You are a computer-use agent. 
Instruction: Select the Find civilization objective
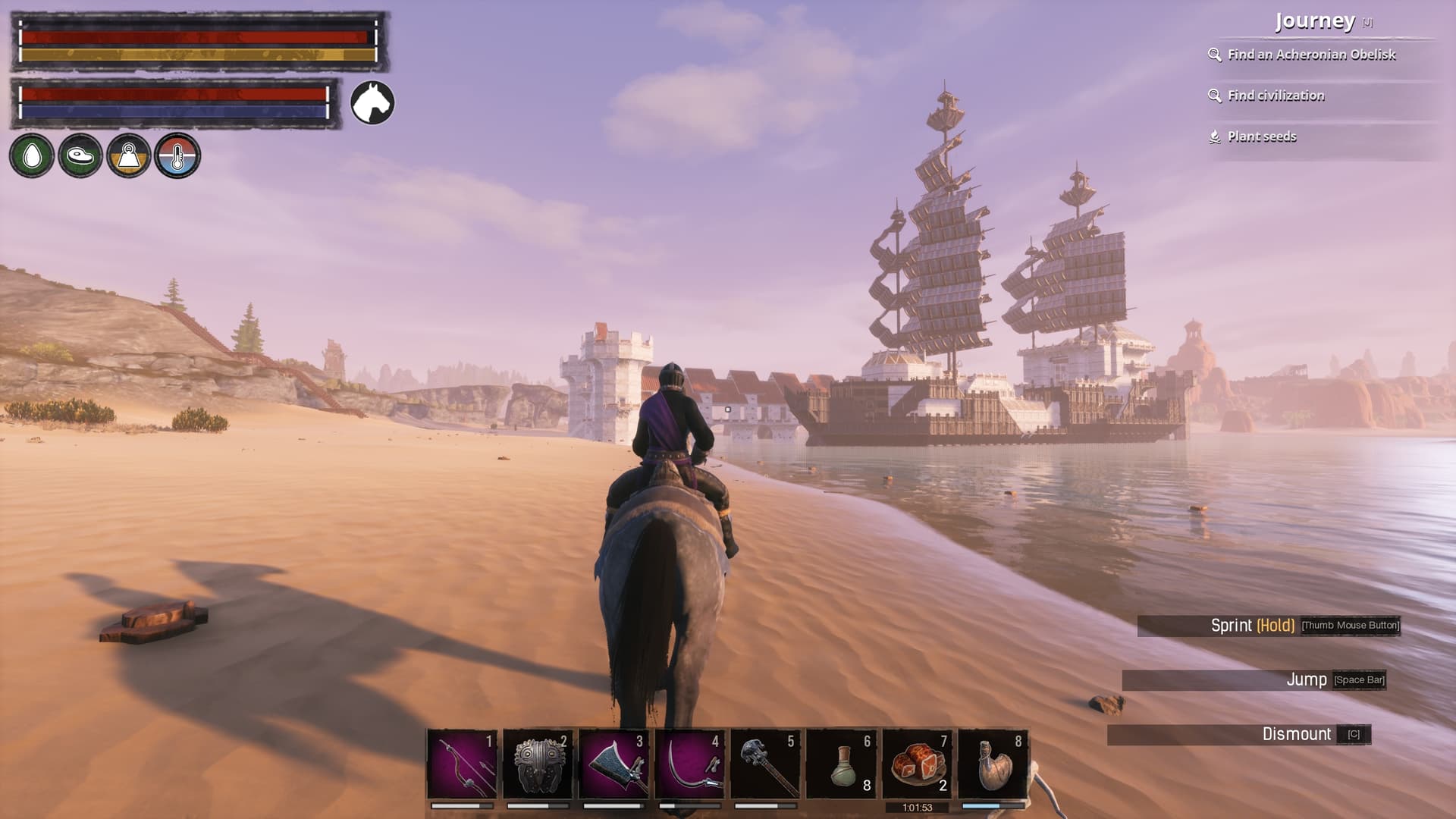1276,96
